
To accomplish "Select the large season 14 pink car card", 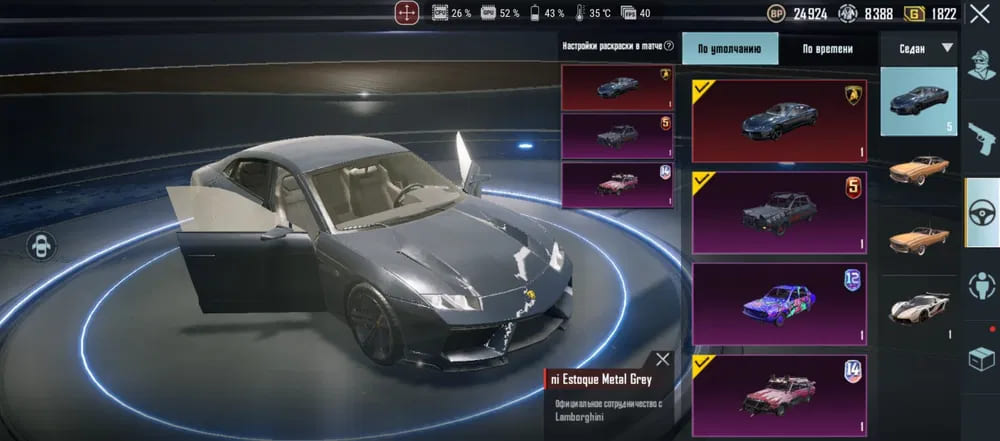I will point(779,394).
